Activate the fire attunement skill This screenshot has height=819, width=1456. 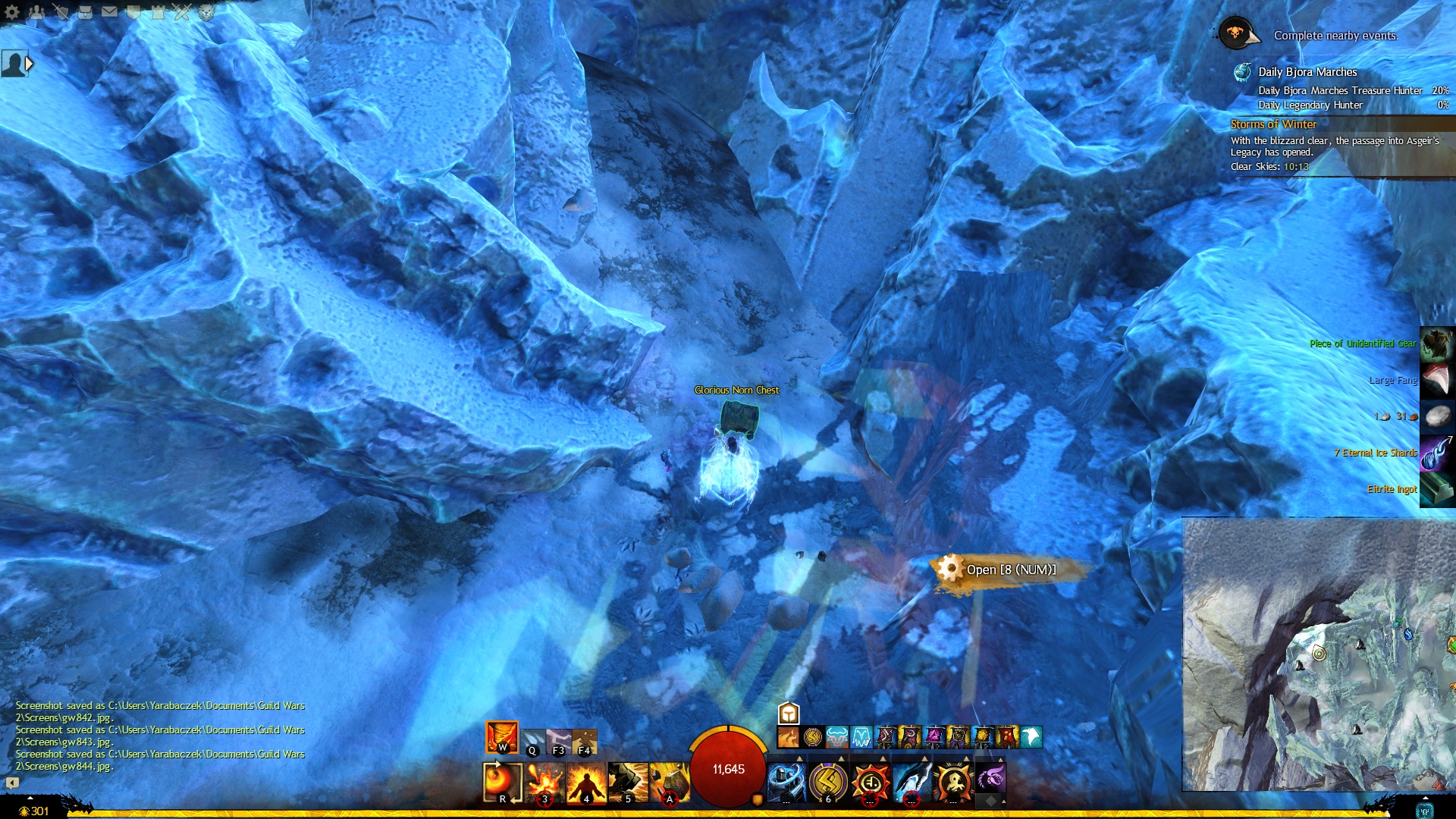pyautogui.click(x=502, y=737)
